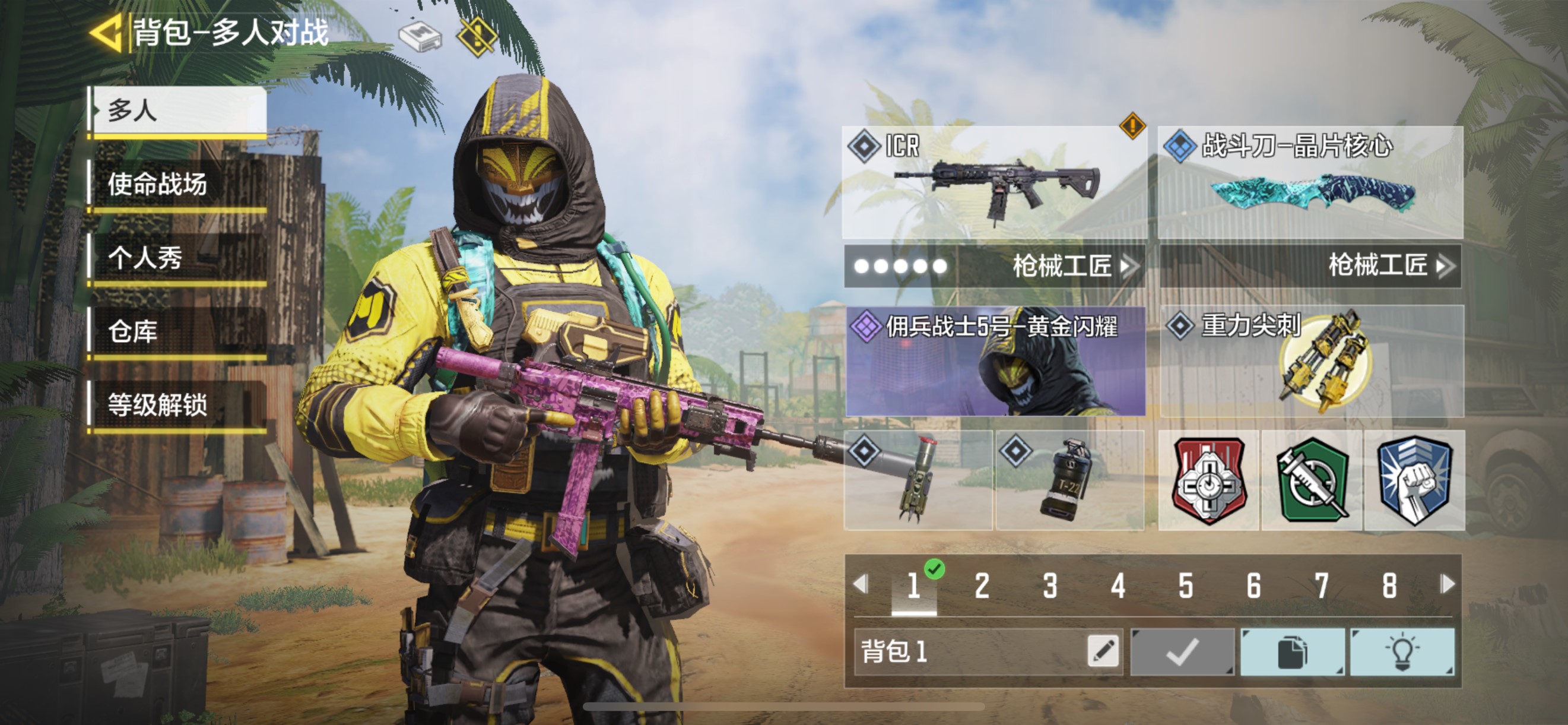Select the red perk badge
The image size is (1568, 725).
coord(1208,481)
